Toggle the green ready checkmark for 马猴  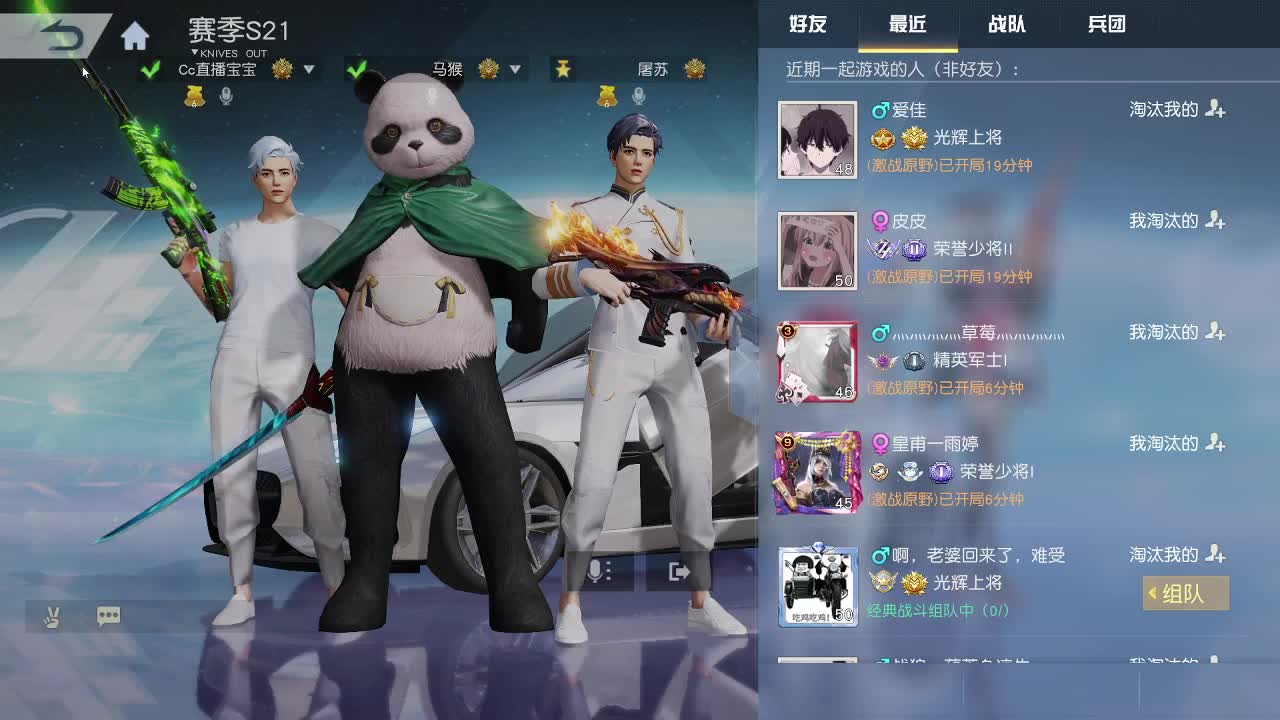coord(354,70)
